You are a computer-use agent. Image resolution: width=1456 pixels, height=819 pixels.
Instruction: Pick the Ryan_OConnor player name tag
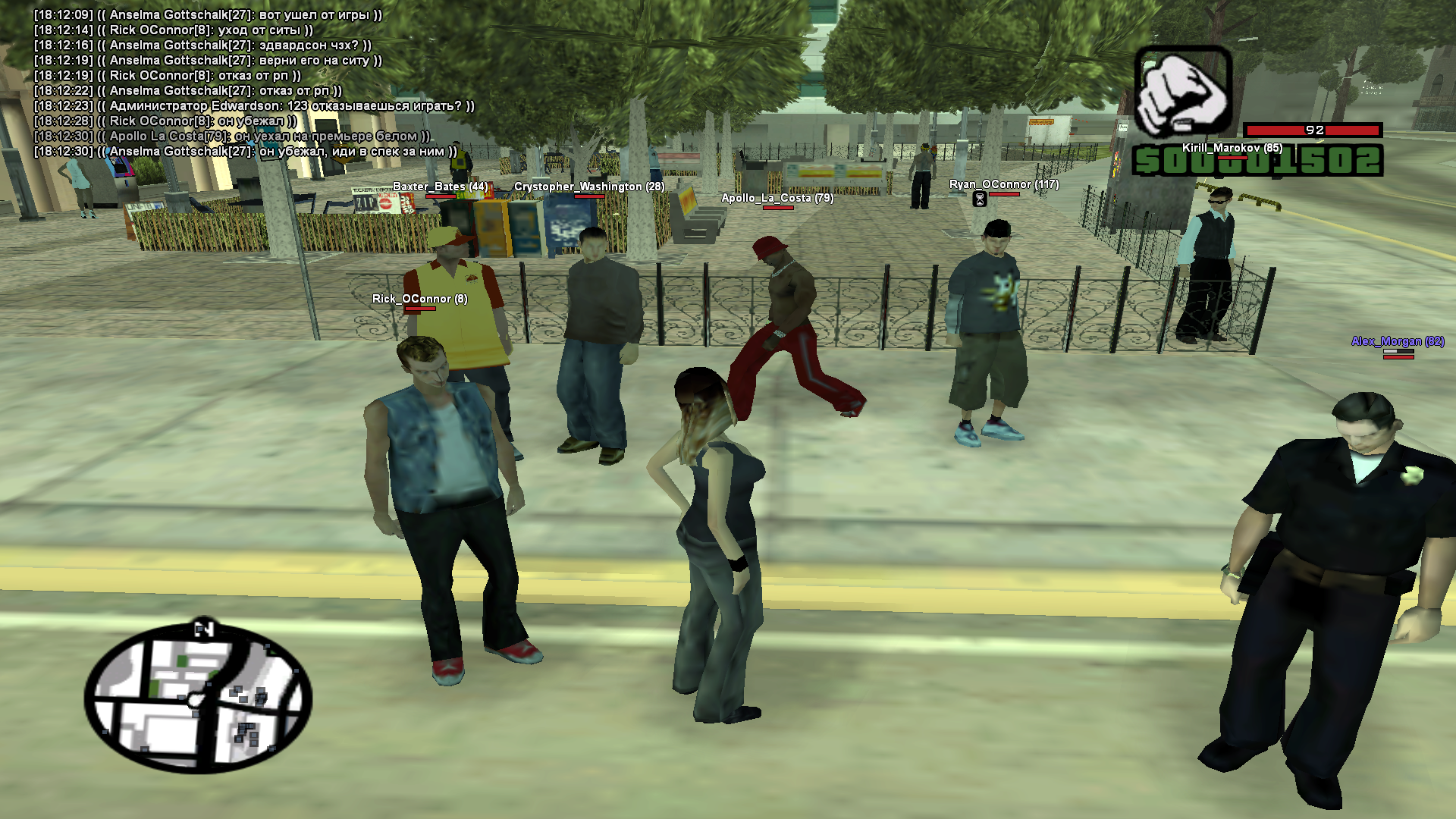coord(1003,184)
